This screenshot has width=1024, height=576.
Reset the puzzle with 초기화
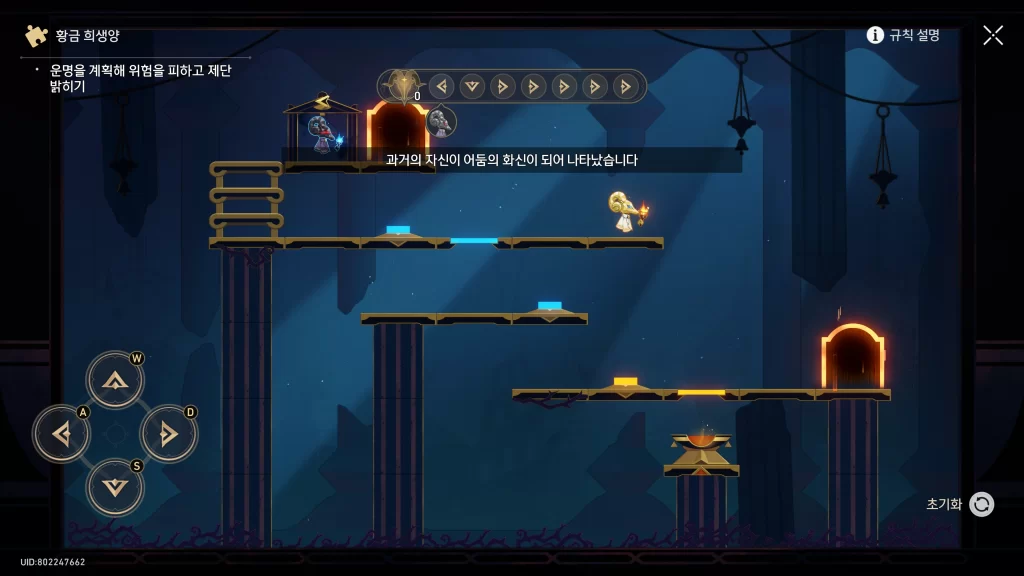pyautogui.click(x=981, y=504)
